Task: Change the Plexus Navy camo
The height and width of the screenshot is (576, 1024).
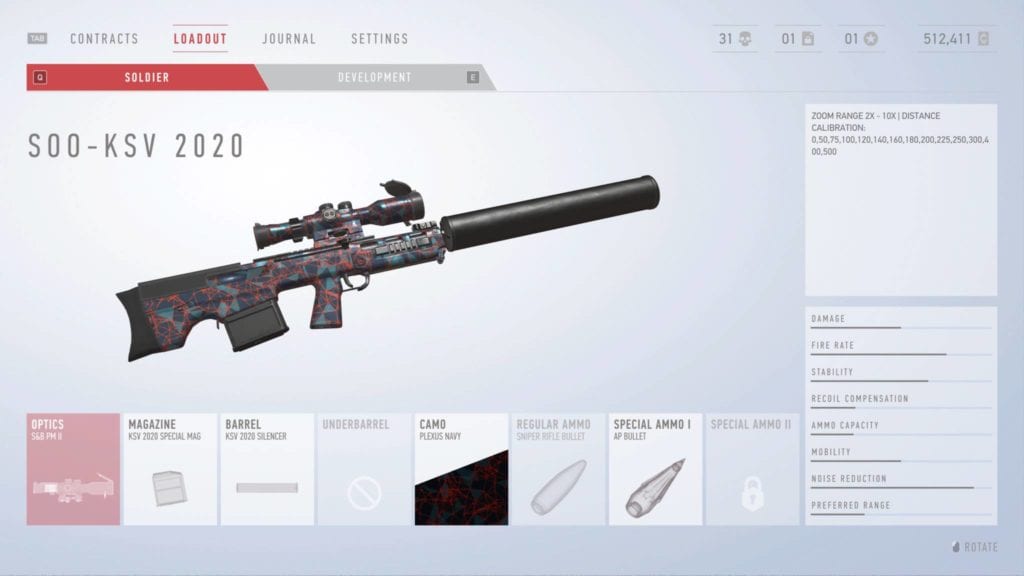Action: 461,469
